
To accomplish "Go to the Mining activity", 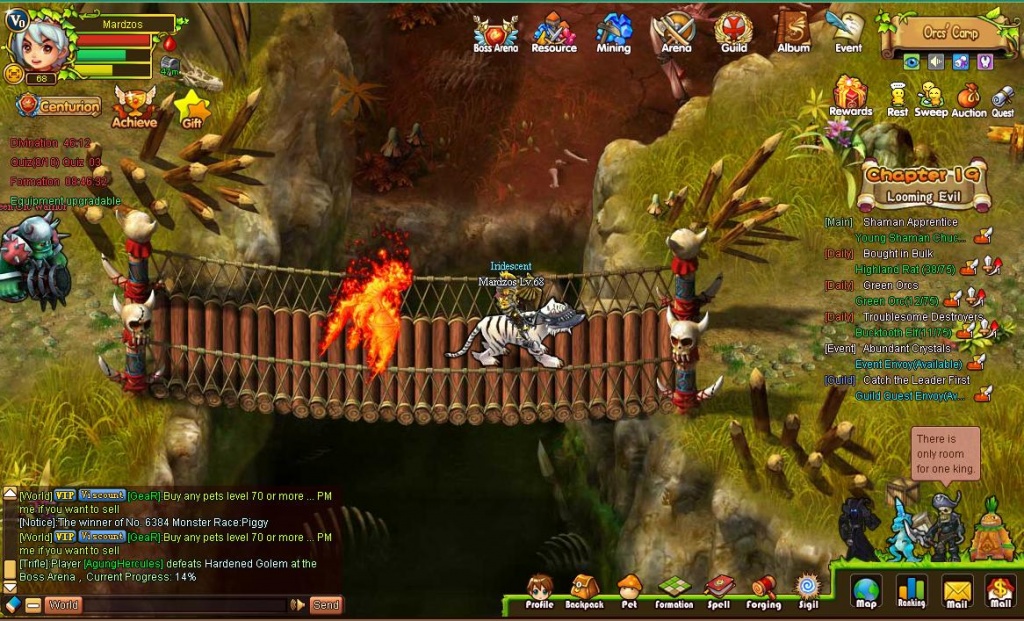I will pos(613,32).
